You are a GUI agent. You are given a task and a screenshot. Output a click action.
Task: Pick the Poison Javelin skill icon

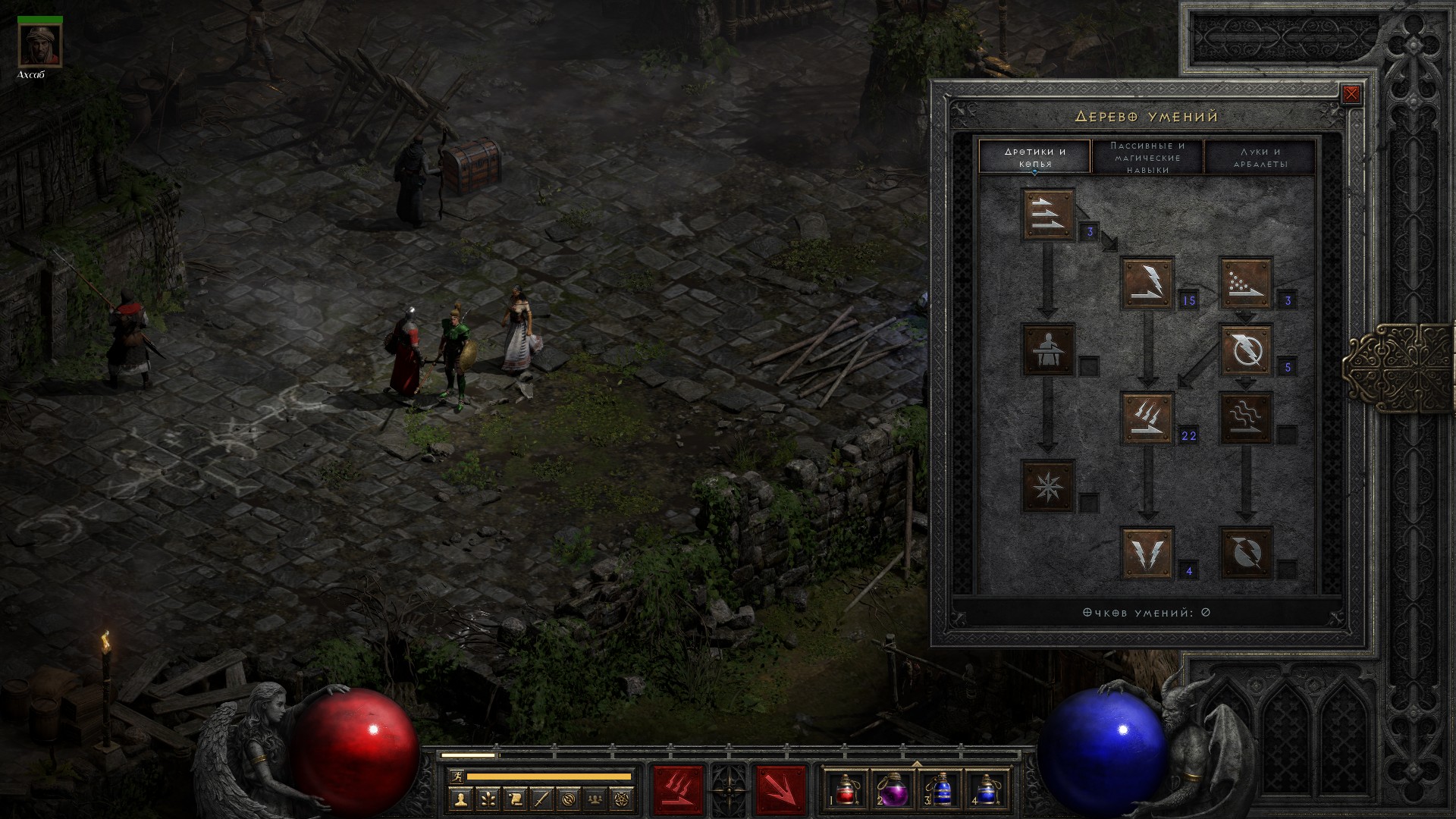coord(1245,283)
